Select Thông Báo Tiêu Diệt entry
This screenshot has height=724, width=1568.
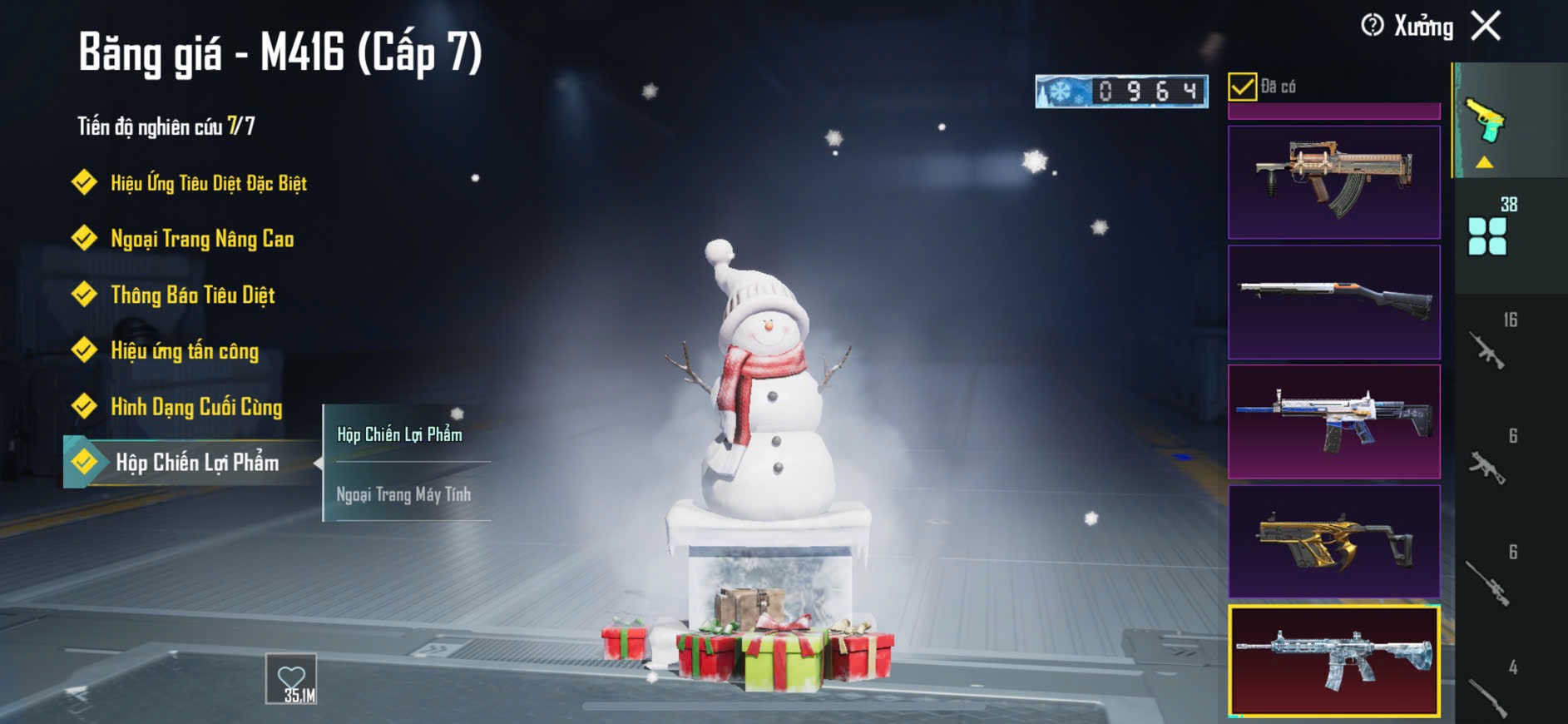pyautogui.click(x=192, y=295)
